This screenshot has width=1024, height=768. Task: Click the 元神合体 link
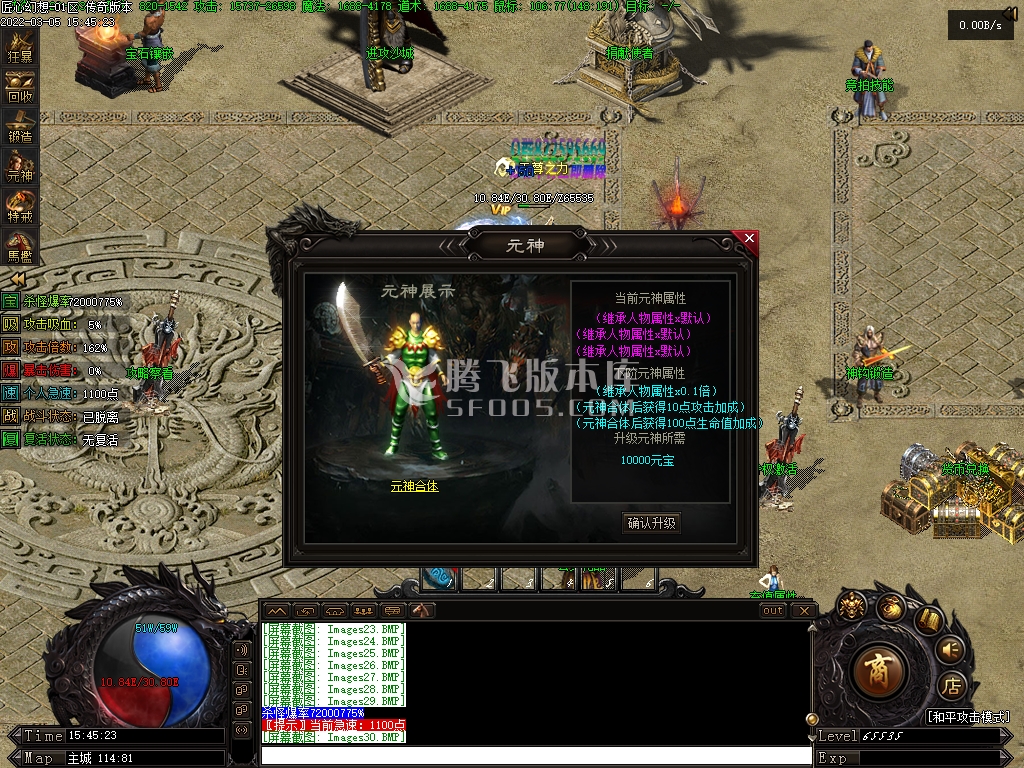coord(414,486)
